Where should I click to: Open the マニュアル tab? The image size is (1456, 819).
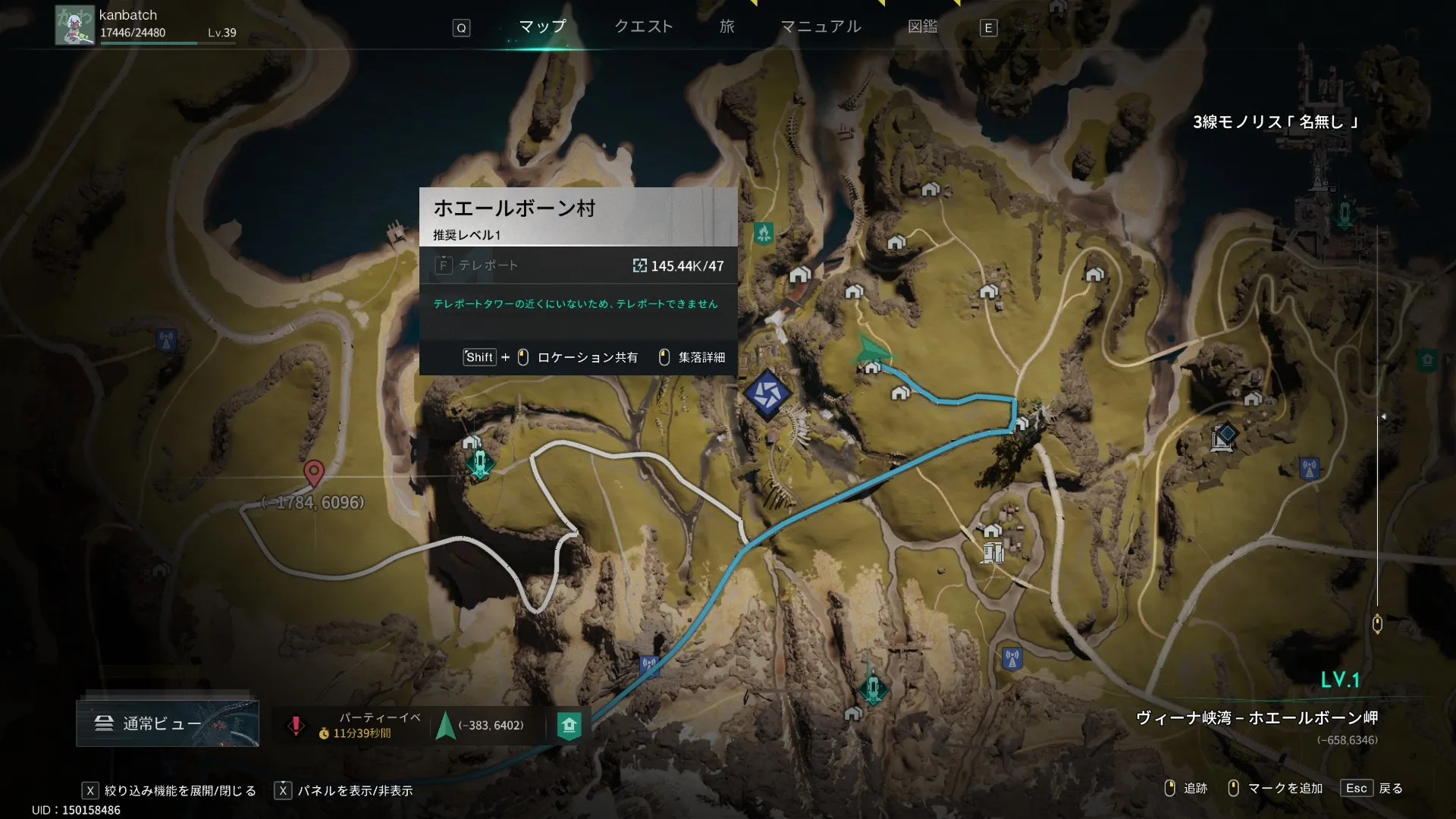[821, 27]
